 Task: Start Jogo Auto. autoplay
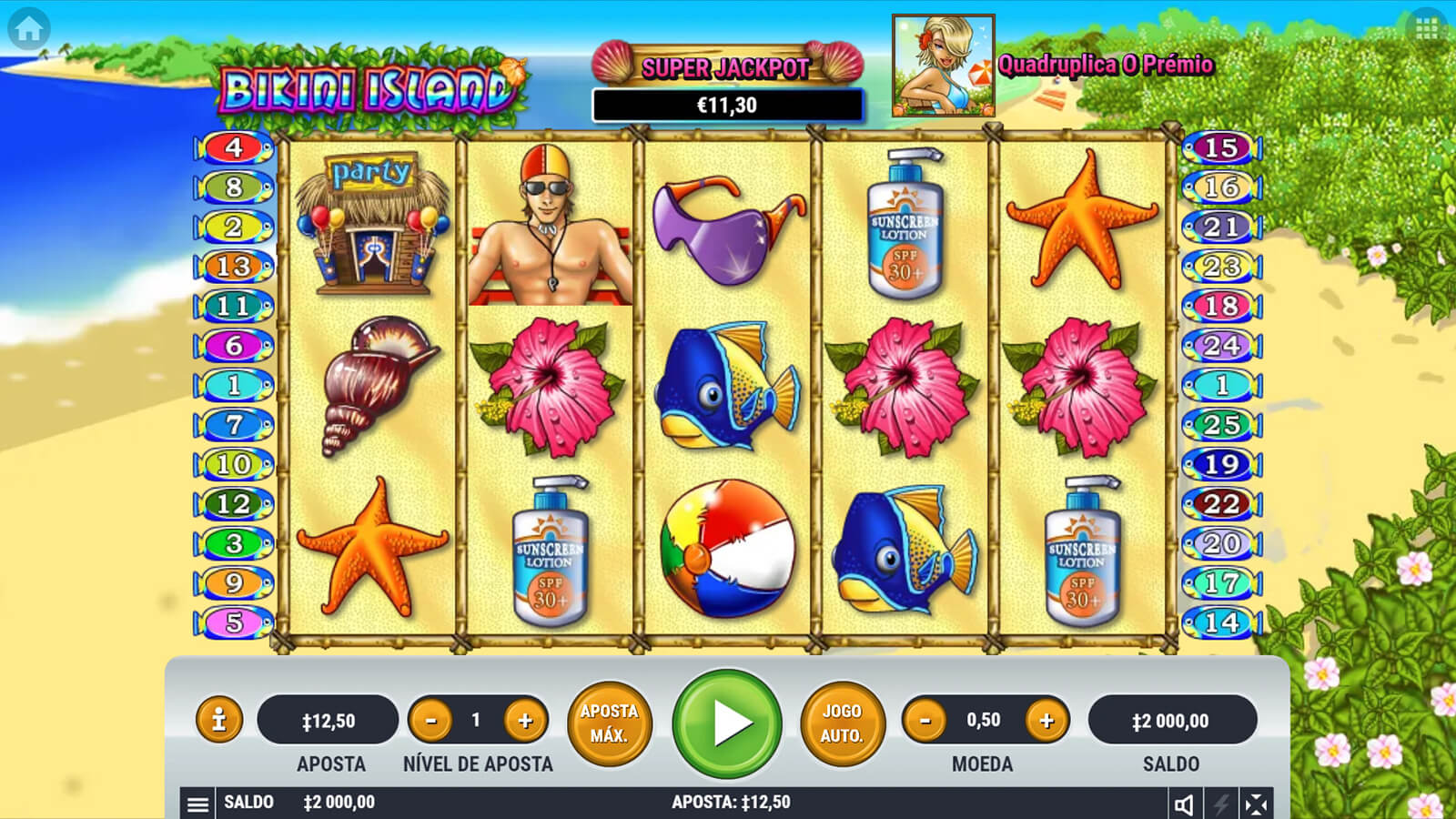pos(842,723)
